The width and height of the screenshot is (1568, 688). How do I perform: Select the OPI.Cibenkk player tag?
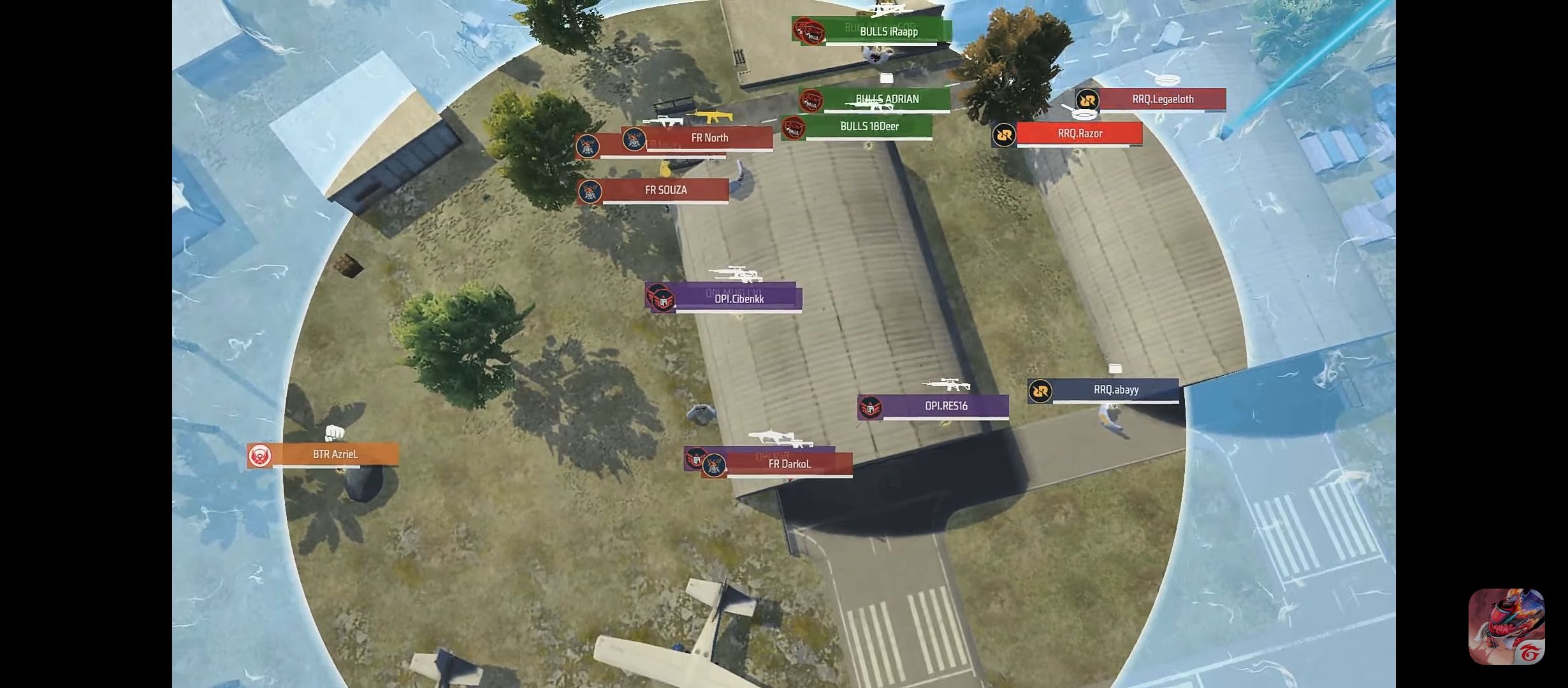pyautogui.click(x=739, y=299)
